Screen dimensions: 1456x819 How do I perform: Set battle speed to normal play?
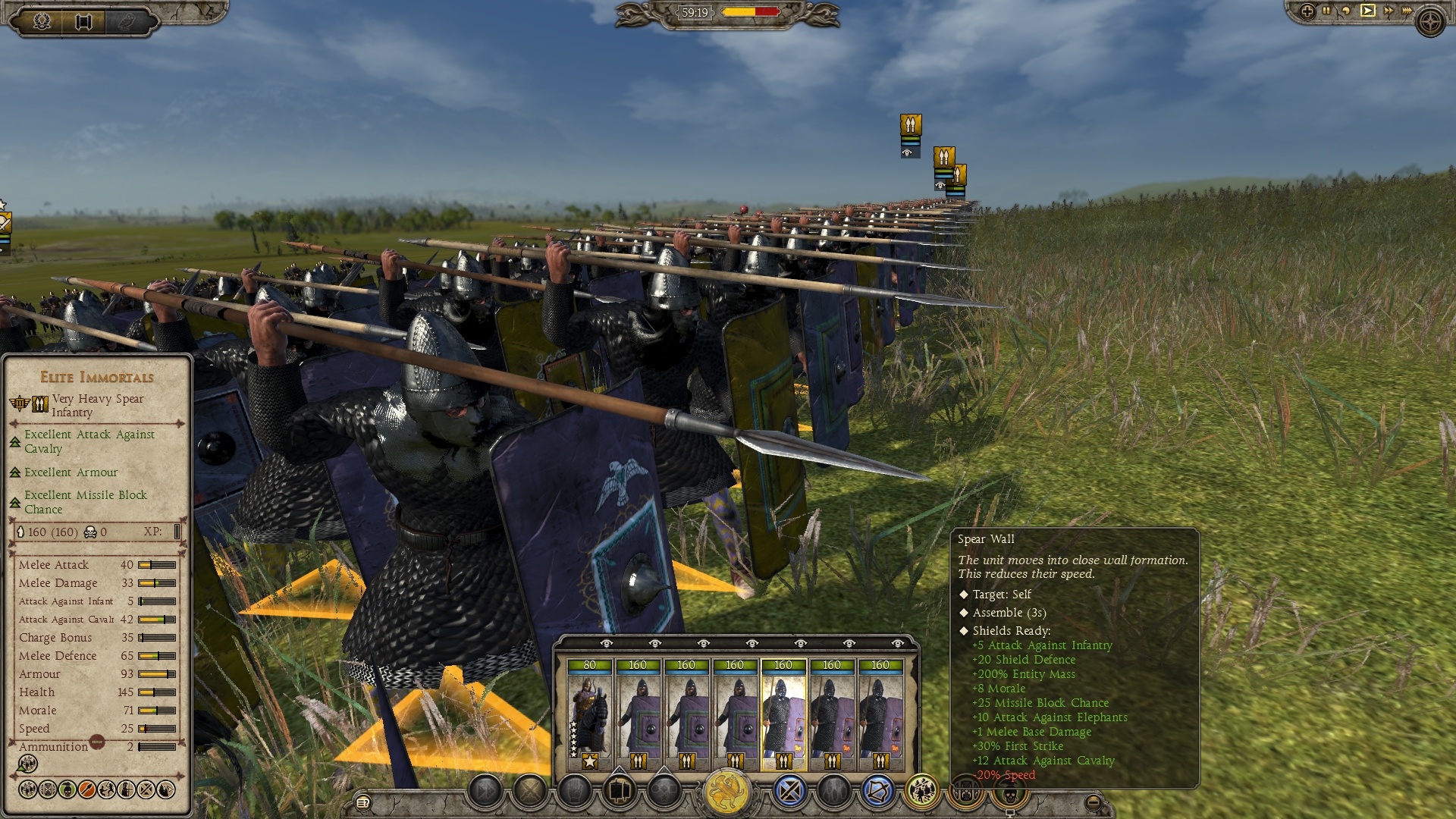click(1367, 11)
